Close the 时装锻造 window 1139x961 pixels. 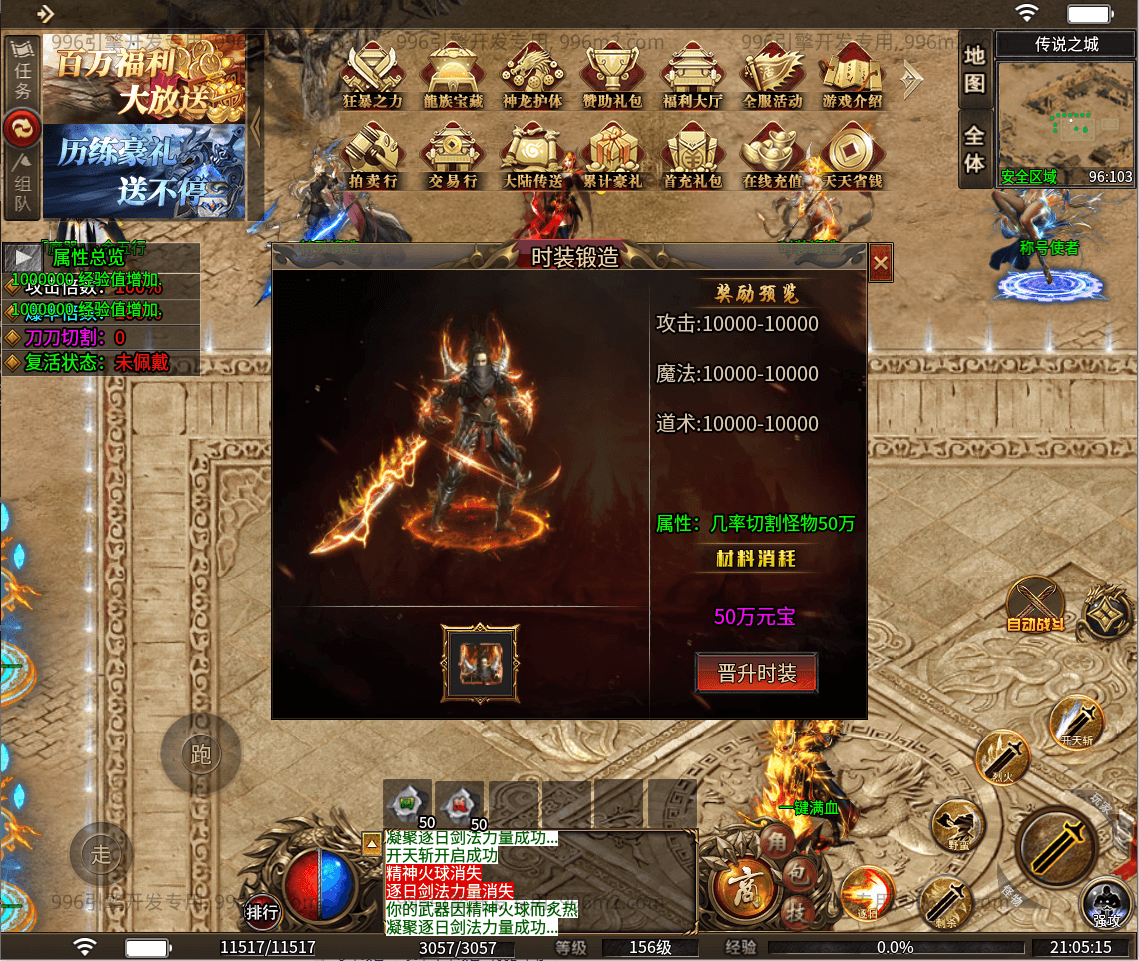click(x=880, y=263)
